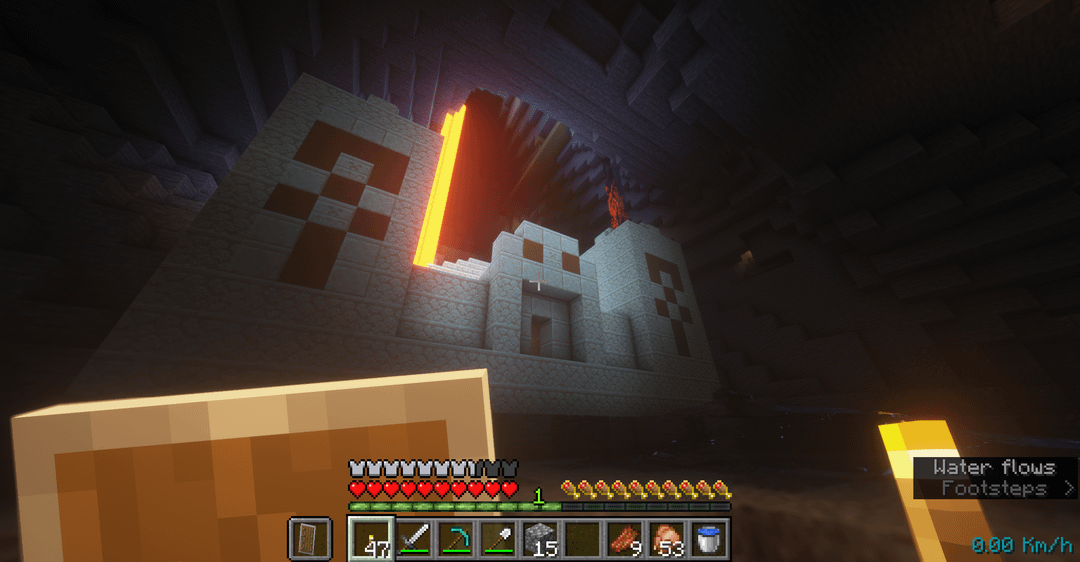Choose the water bucket slot
Screen dimensions: 1080x562
click(708, 539)
